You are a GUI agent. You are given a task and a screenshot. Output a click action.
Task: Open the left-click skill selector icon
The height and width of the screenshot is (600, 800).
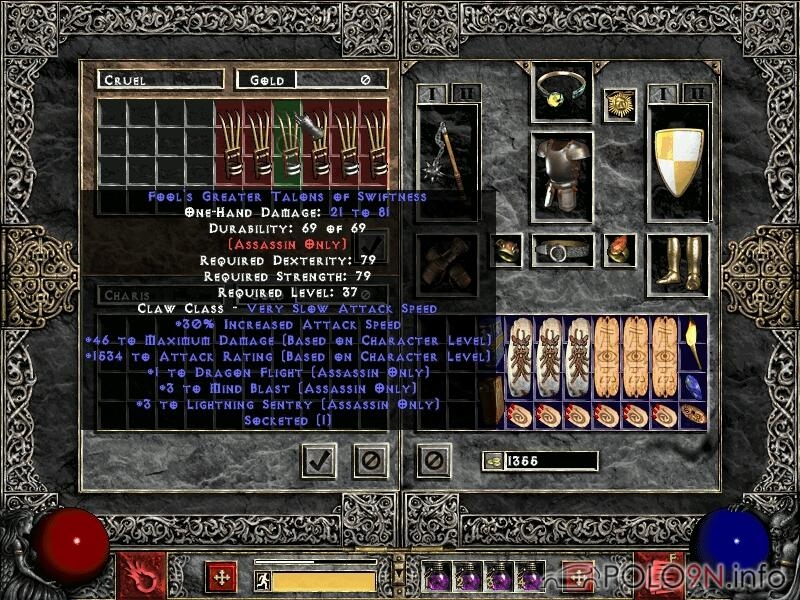[x=135, y=577]
